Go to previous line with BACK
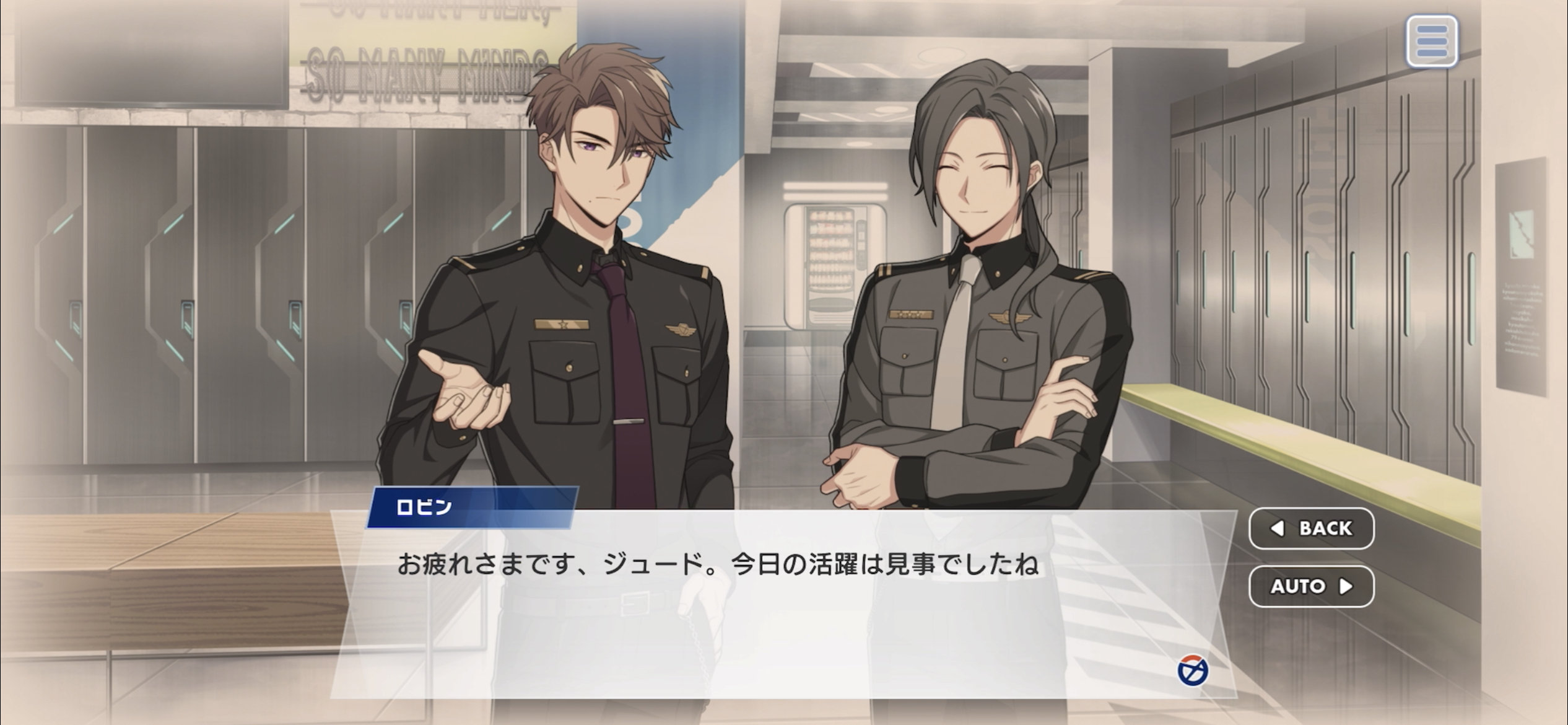The width and height of the screenshot is (1568, 725). click(x=1311, y=528)
